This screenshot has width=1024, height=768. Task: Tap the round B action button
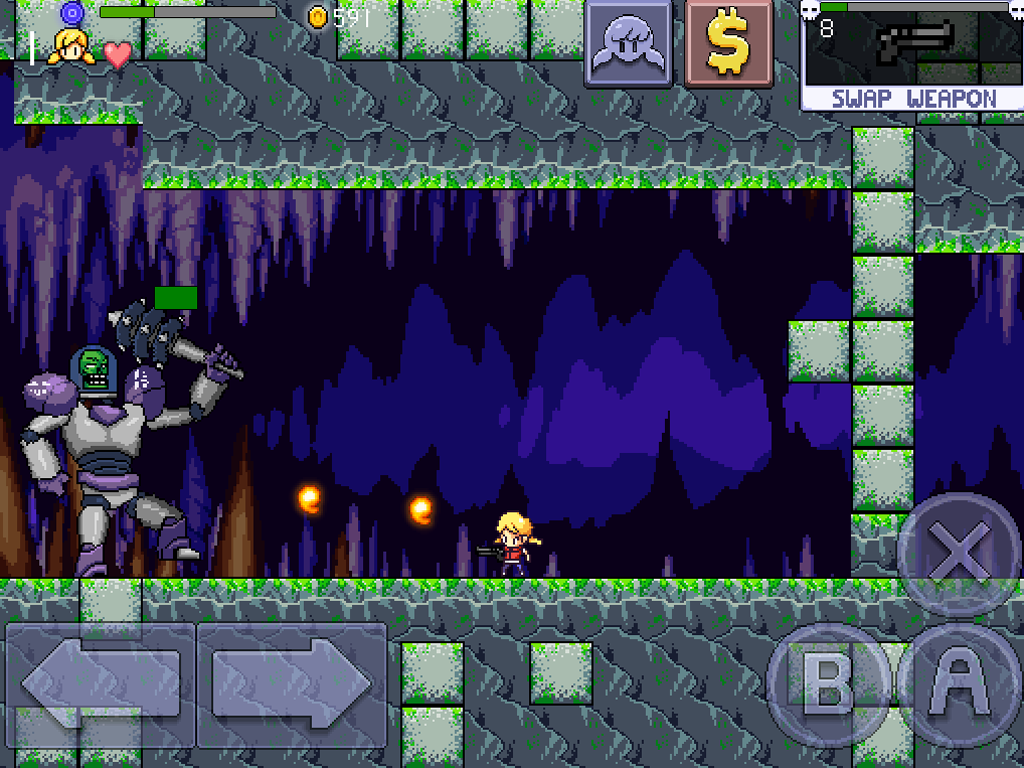pos(828,686)
